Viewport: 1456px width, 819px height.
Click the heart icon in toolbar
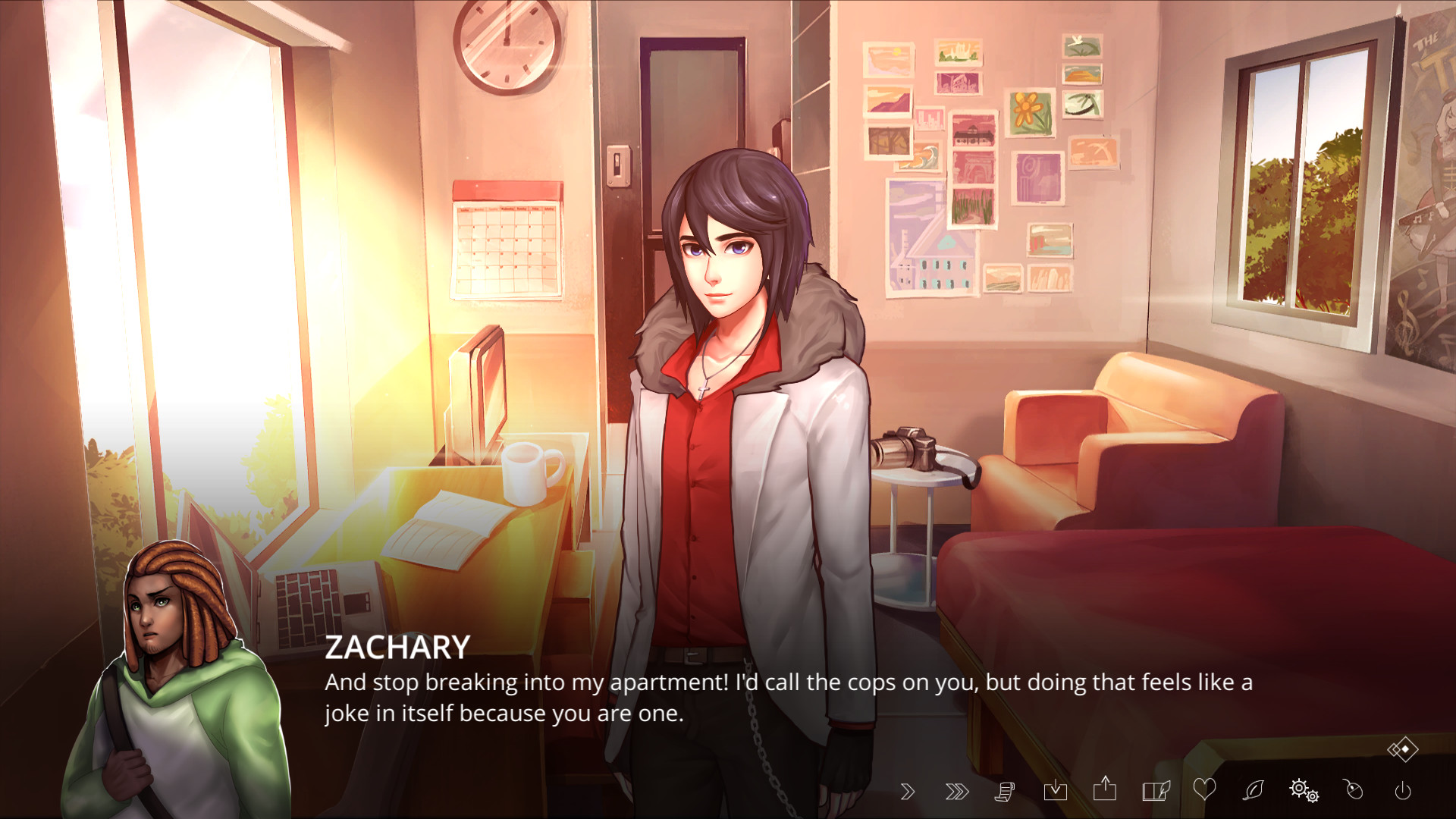click(x=1204, y=789)
